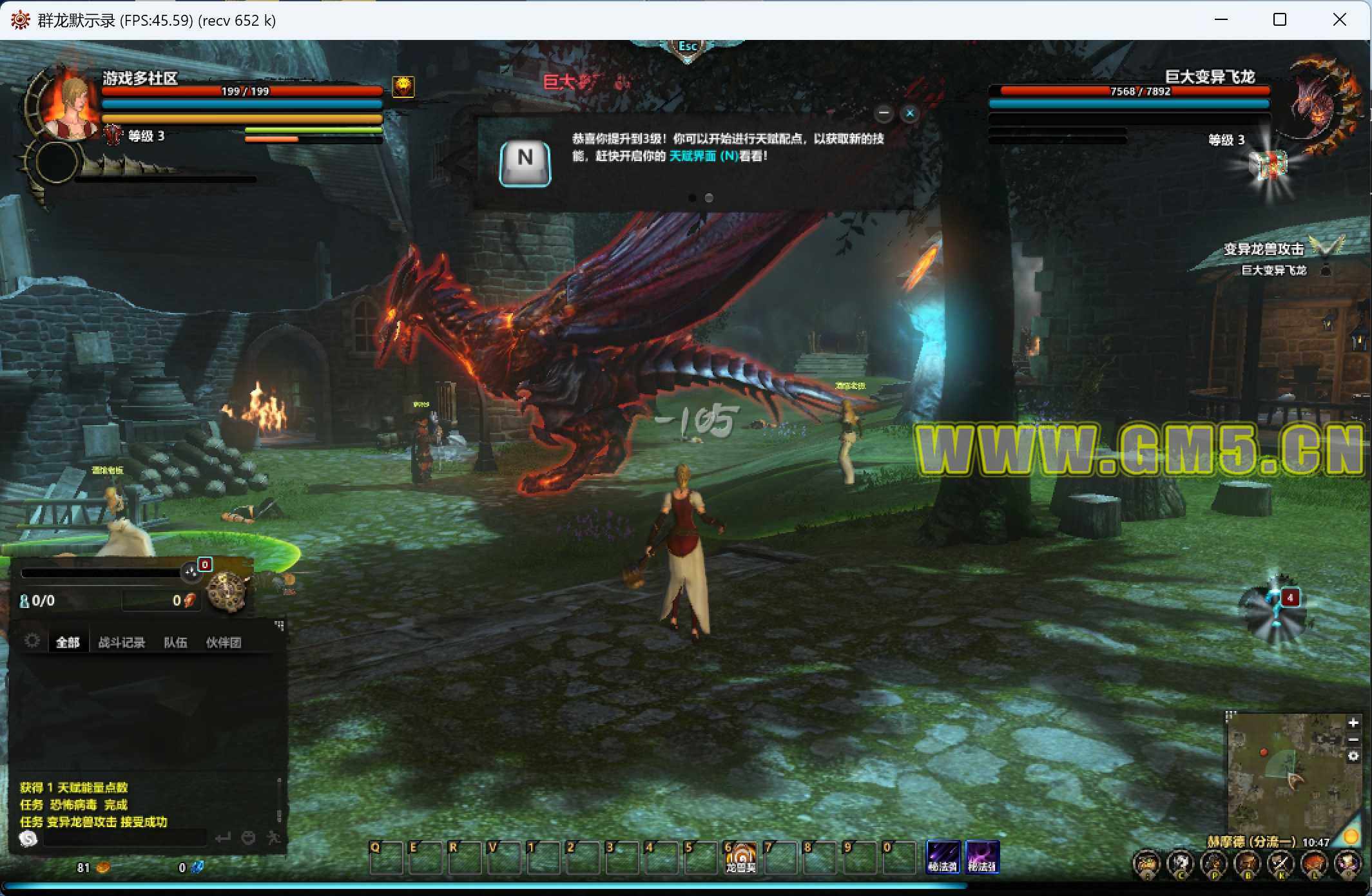Select the 变异龙兽攻击 quest tracker entry
Screen dimensions: 1372x896
click(1263, 249)
